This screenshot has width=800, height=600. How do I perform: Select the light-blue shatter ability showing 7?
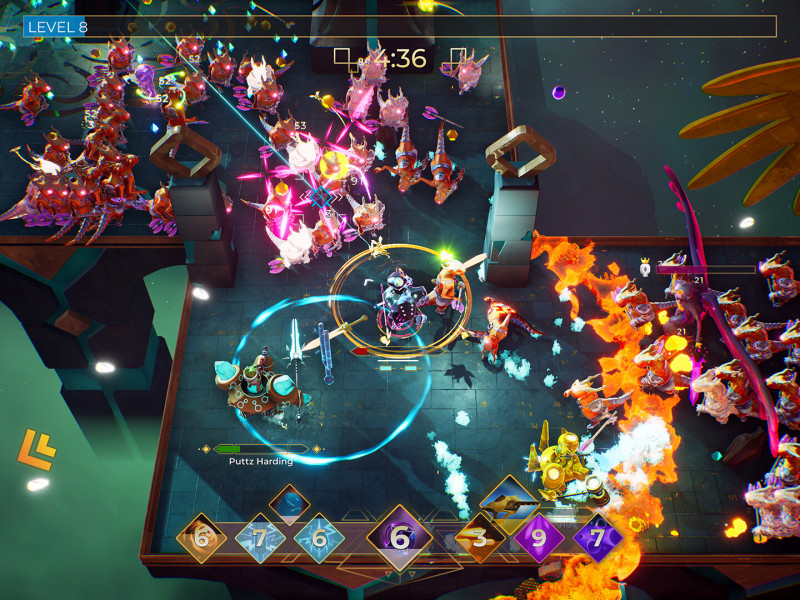[261, 539]
